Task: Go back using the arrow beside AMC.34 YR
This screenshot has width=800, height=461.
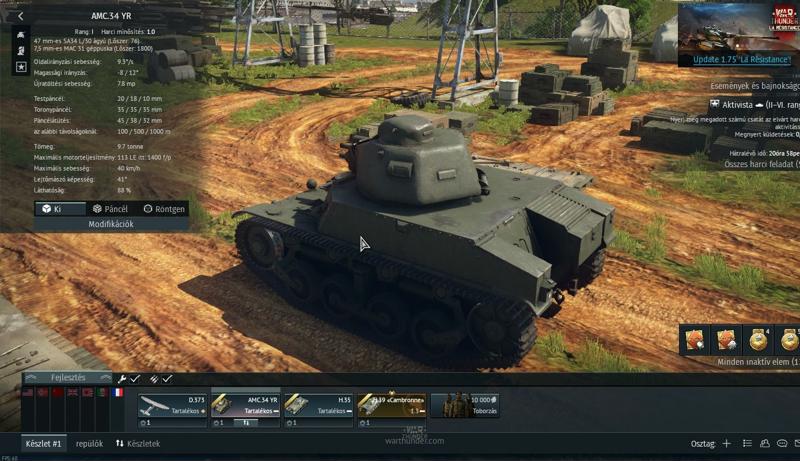Action: [x=20, y=16]
